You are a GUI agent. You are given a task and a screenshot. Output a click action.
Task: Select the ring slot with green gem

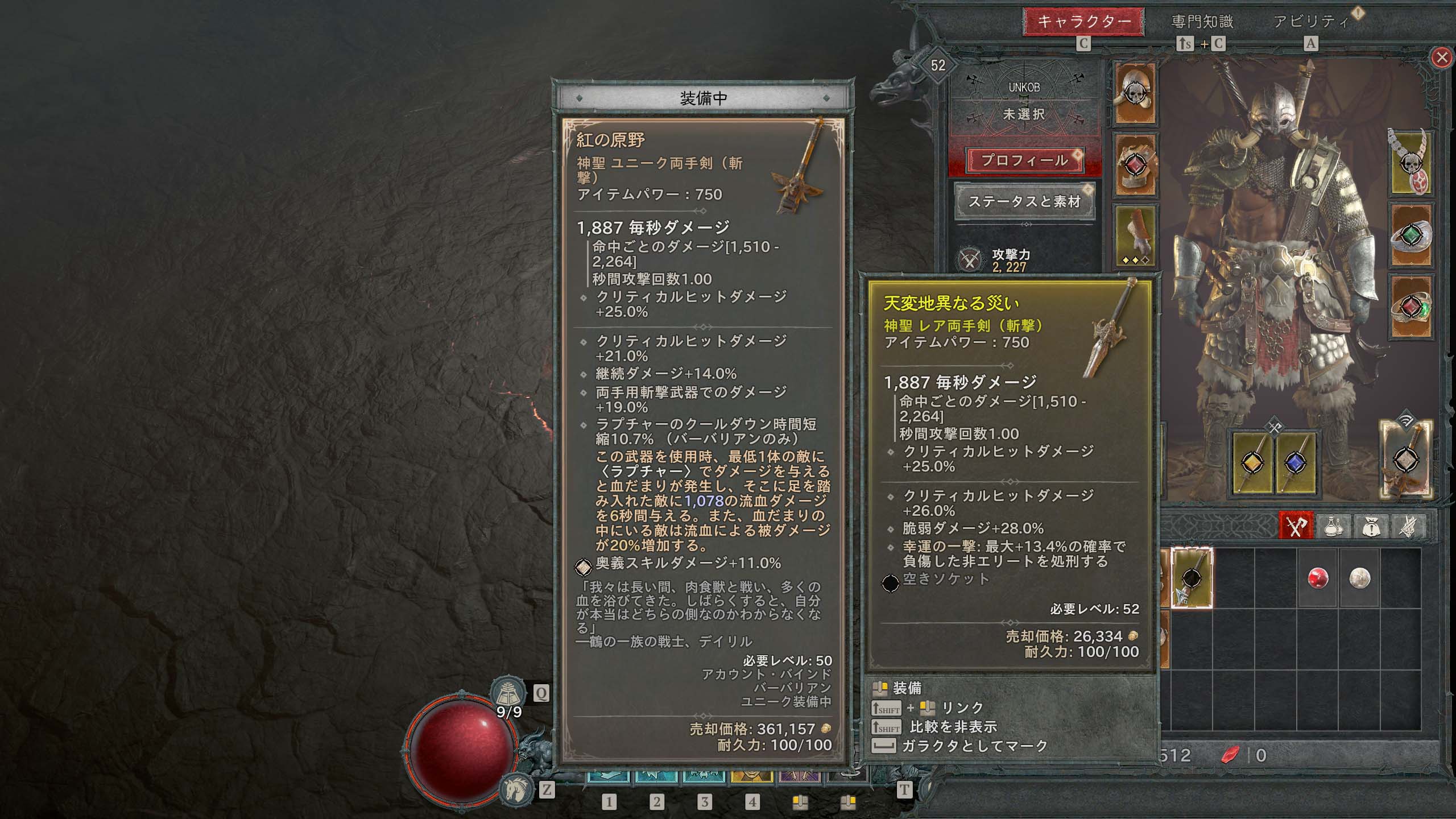point(1410,235)
